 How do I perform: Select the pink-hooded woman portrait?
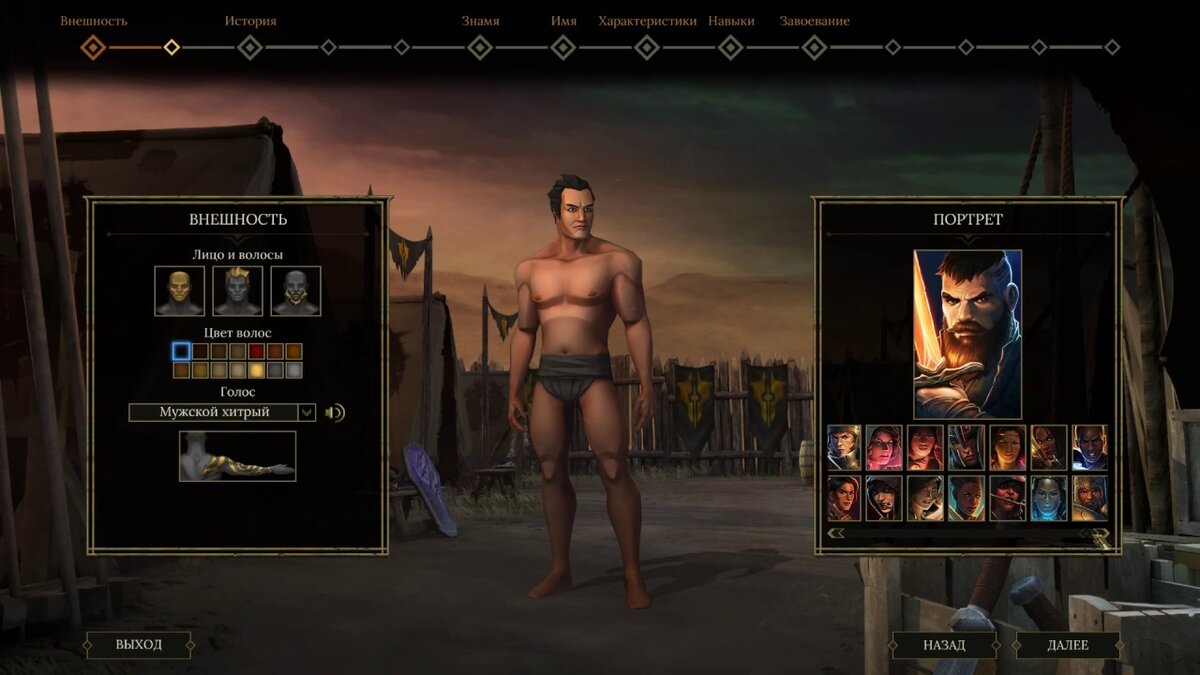tap(884, 447)
